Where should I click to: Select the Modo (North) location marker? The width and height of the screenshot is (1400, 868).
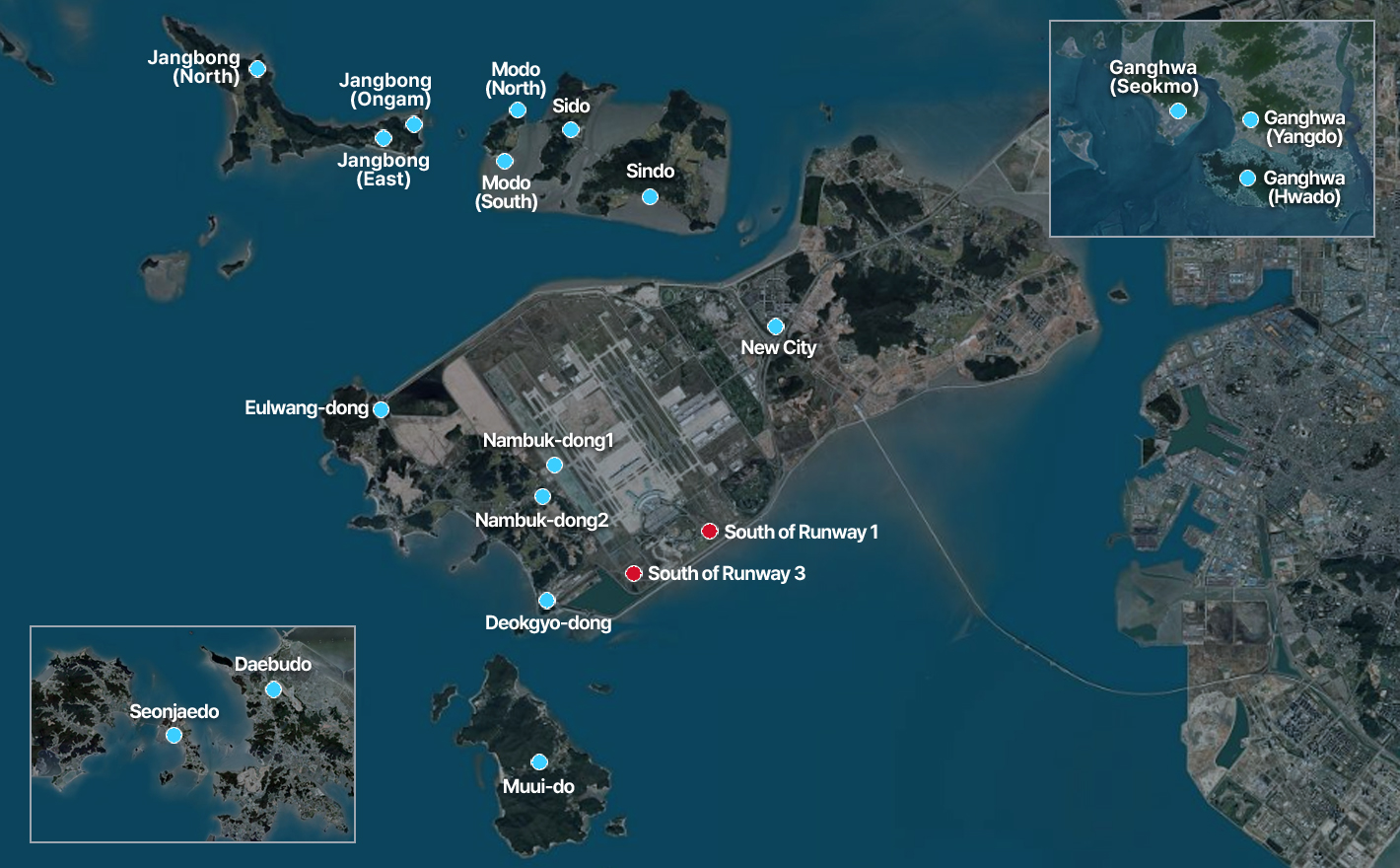click(x=518, y=109)
